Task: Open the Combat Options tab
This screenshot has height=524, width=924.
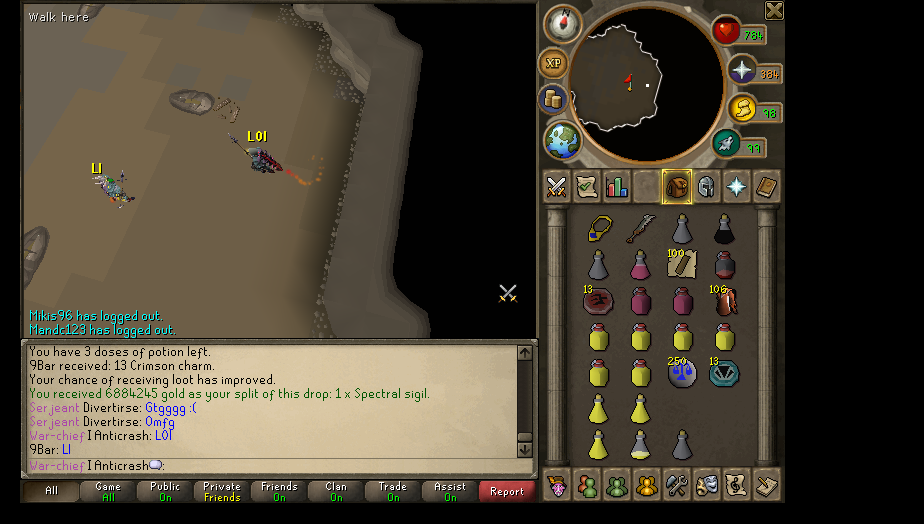Action: coord(556,187)
